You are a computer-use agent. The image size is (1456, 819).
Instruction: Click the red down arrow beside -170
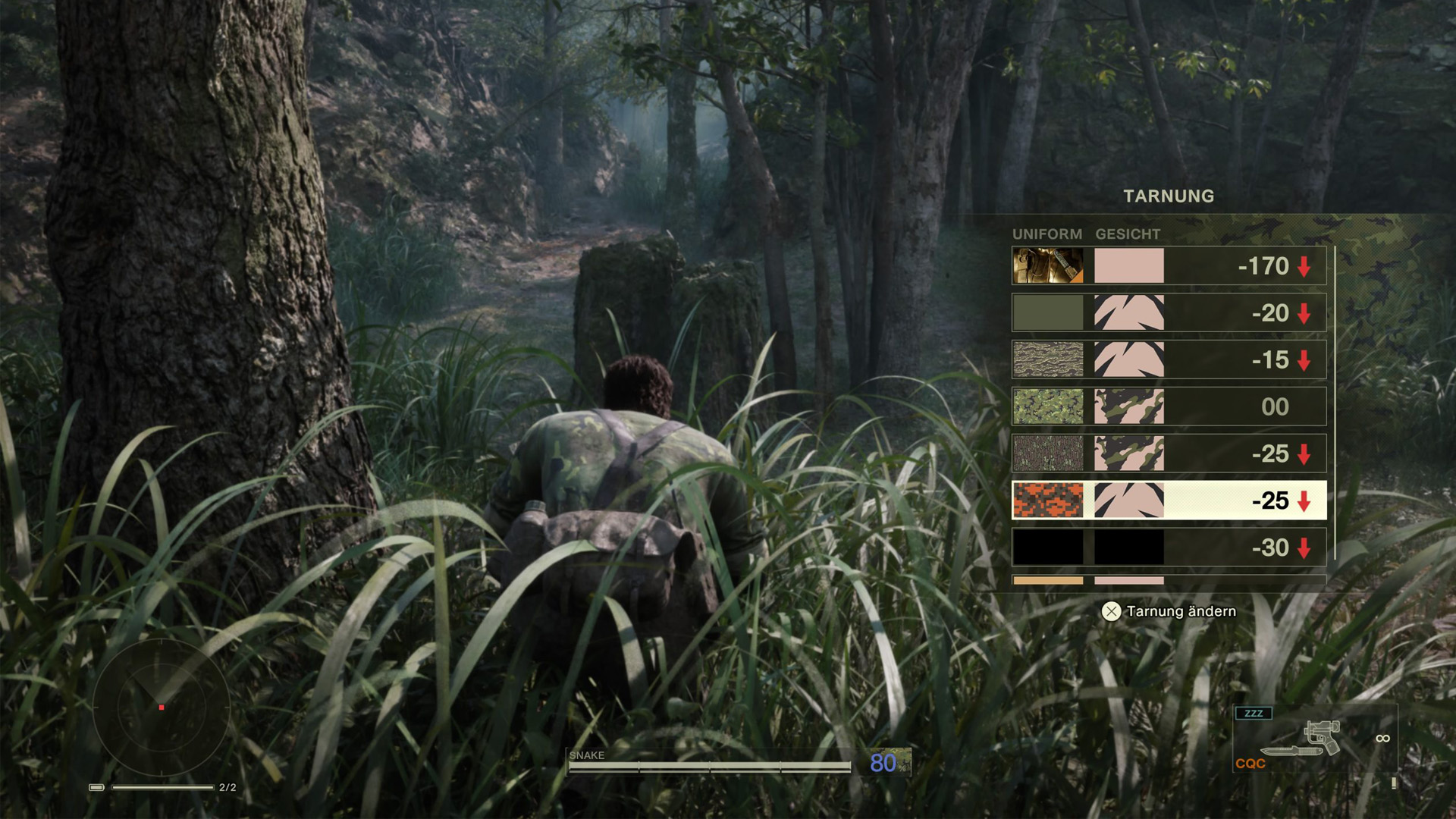tap(1303, 266)
